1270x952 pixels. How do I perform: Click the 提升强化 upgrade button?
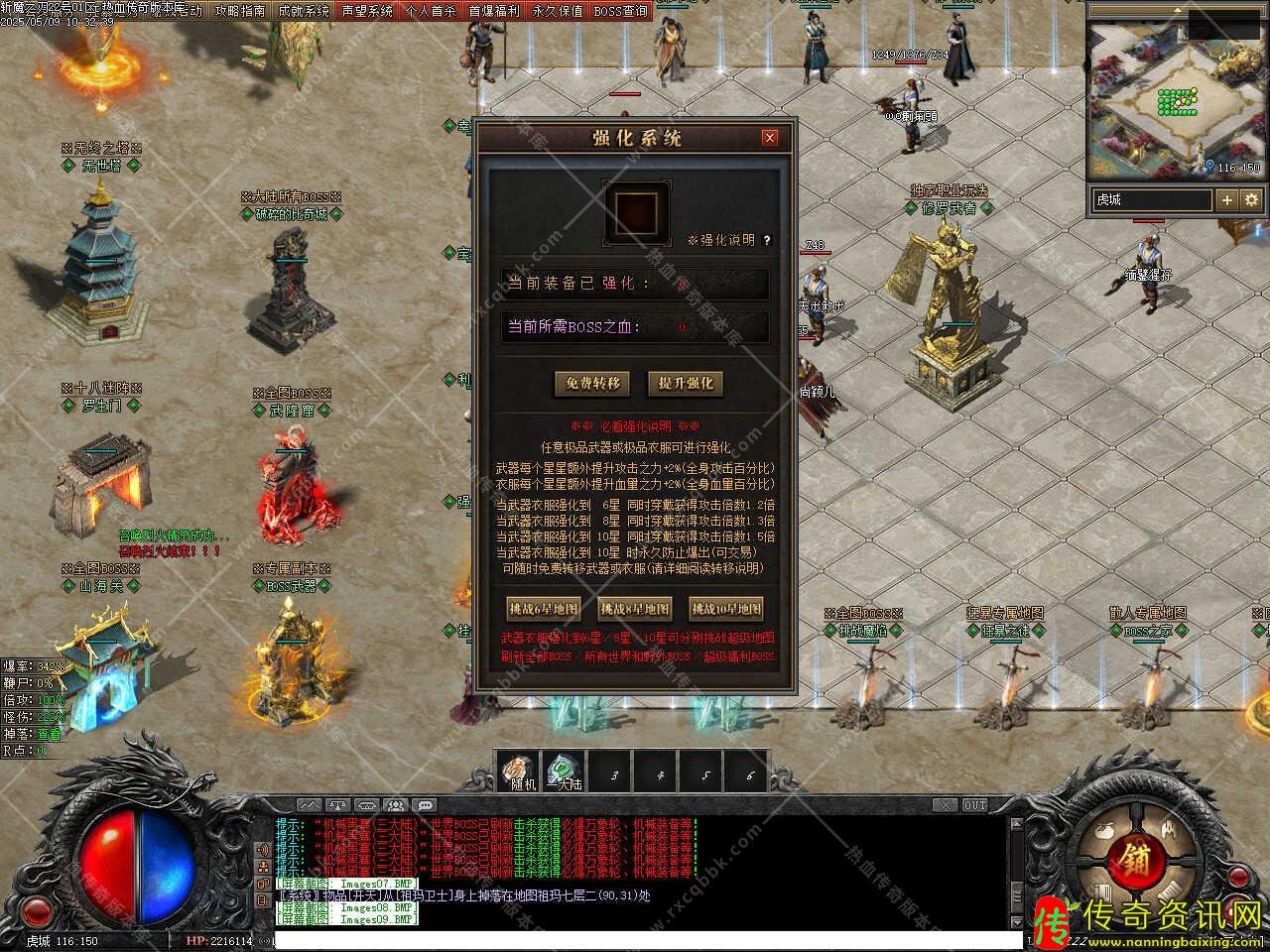(x=685, y=384)
